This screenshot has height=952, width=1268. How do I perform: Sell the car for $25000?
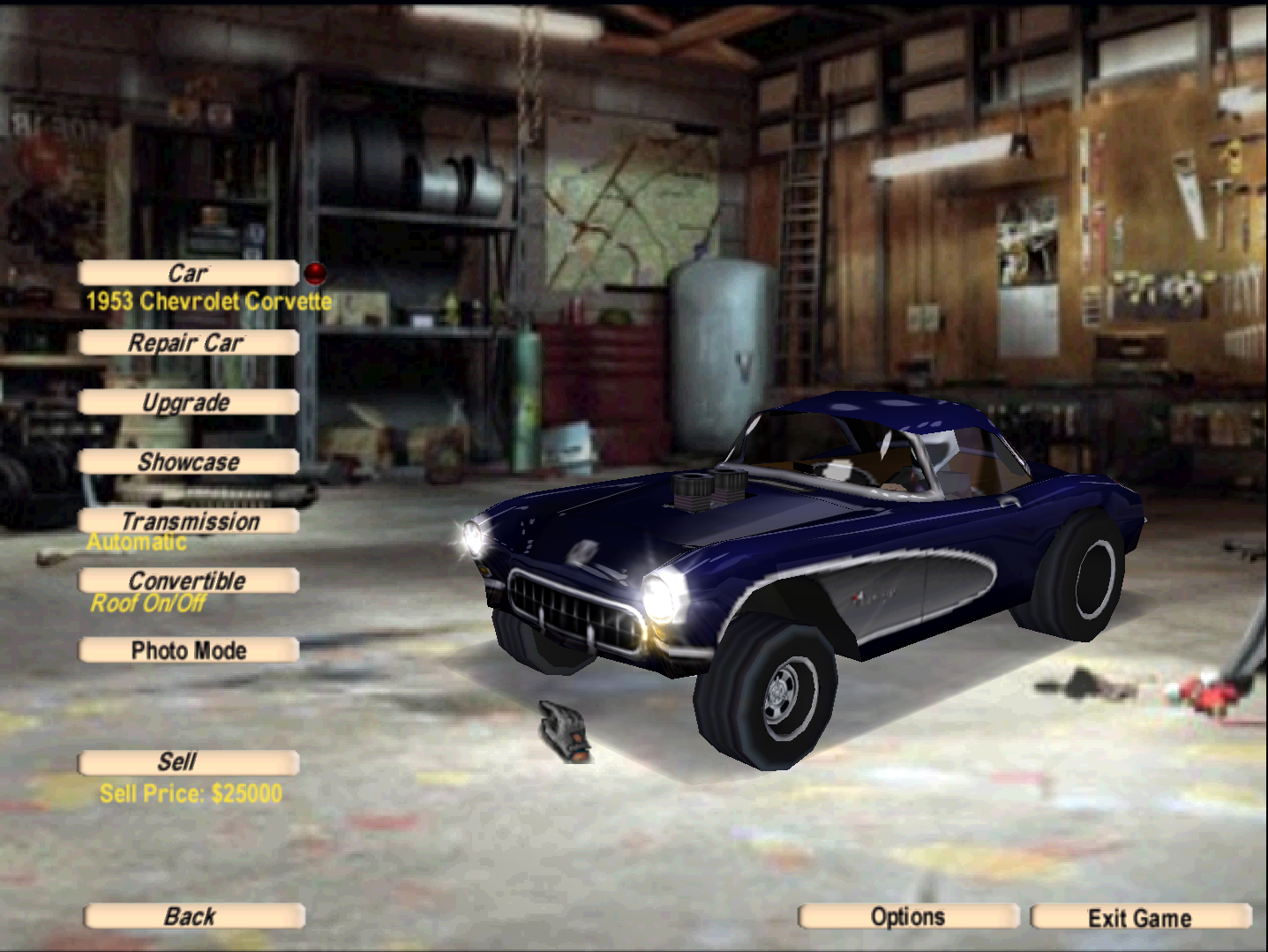(x=188, y=762)
